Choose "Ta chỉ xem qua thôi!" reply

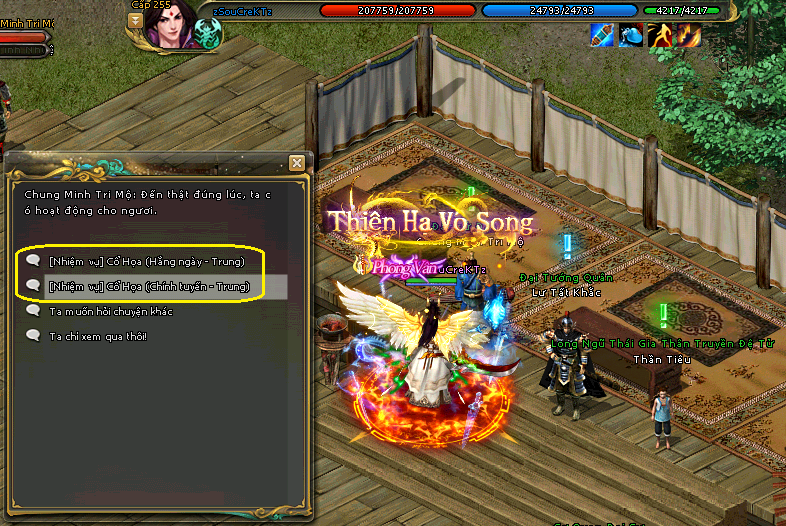tap(98, 336)
